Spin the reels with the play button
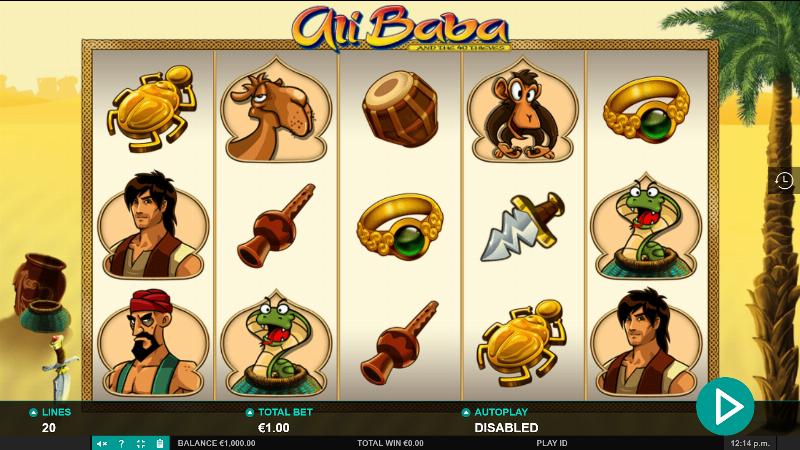Viewport: 800px width, 450px height. coord(725,406)
